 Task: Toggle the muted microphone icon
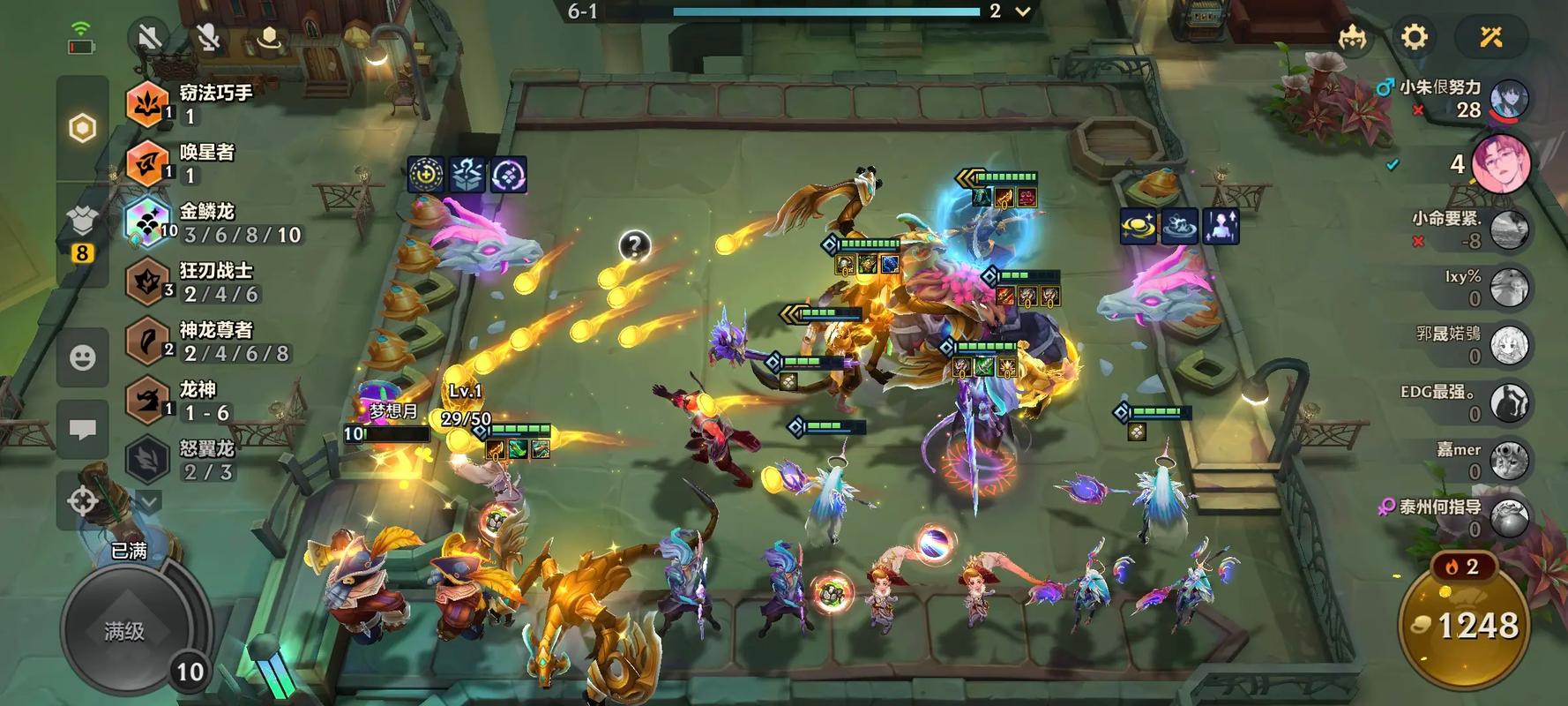208,38
